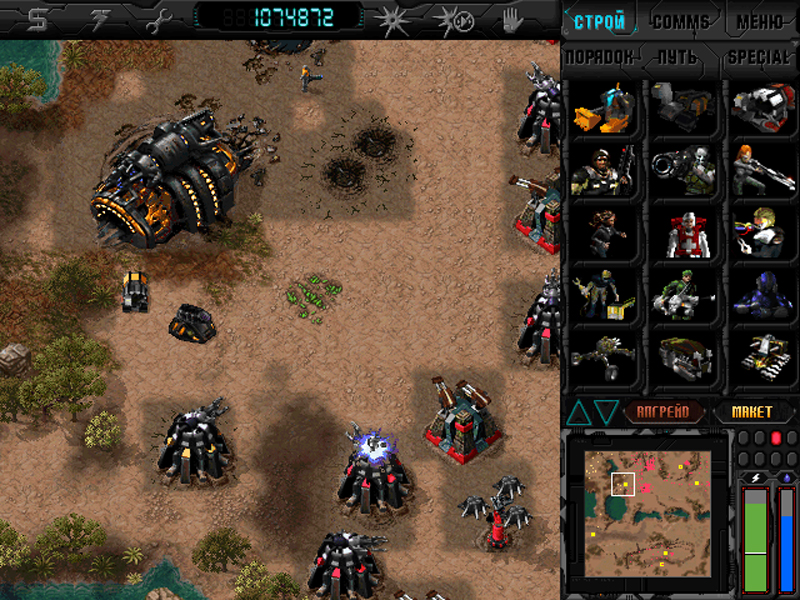Toggle the lightning bolt power icon
The height and width of the screenshot is (600, 800).
tap(98, 19)
